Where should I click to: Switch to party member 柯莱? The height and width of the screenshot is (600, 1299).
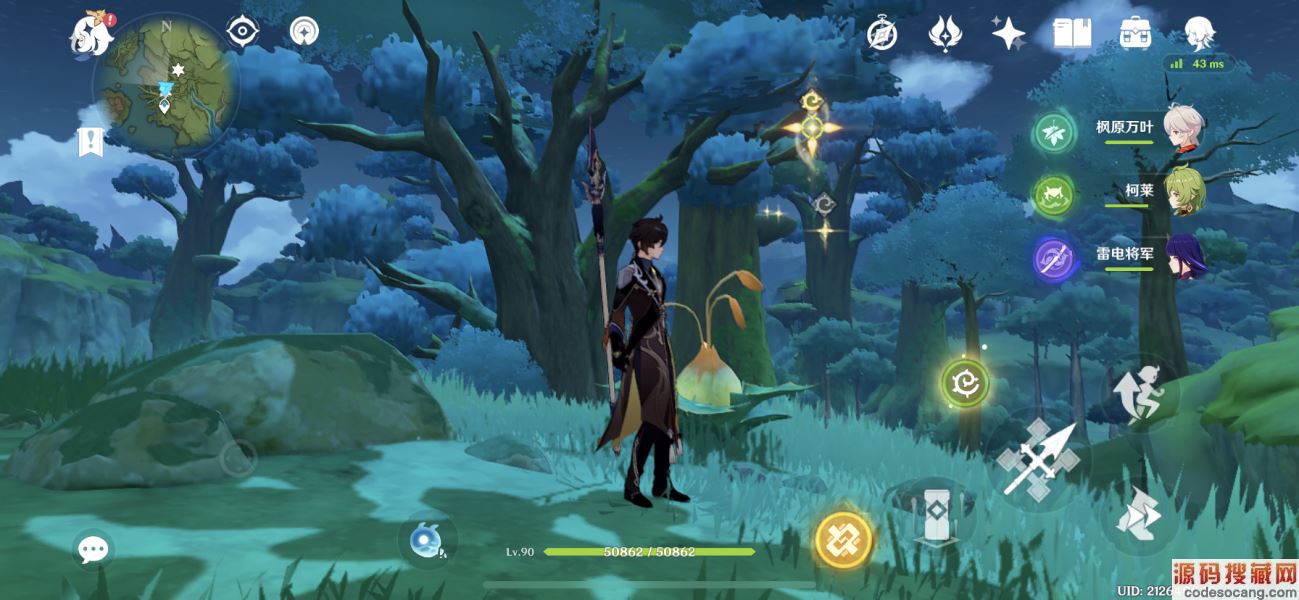pyautogui.click(x=1150, y=191)
